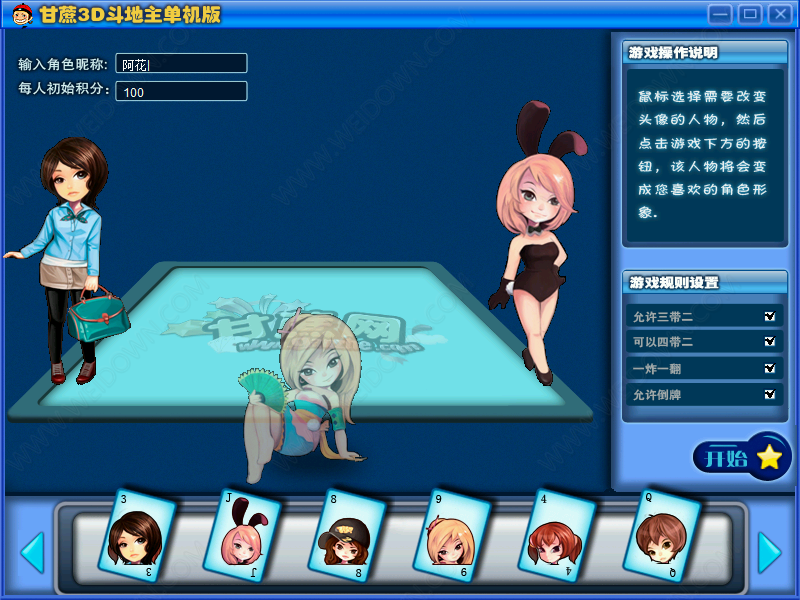Minimize the game window
The height and width of the screenshot is (600, 800).
pyautogui.click(x=720, y=14)
